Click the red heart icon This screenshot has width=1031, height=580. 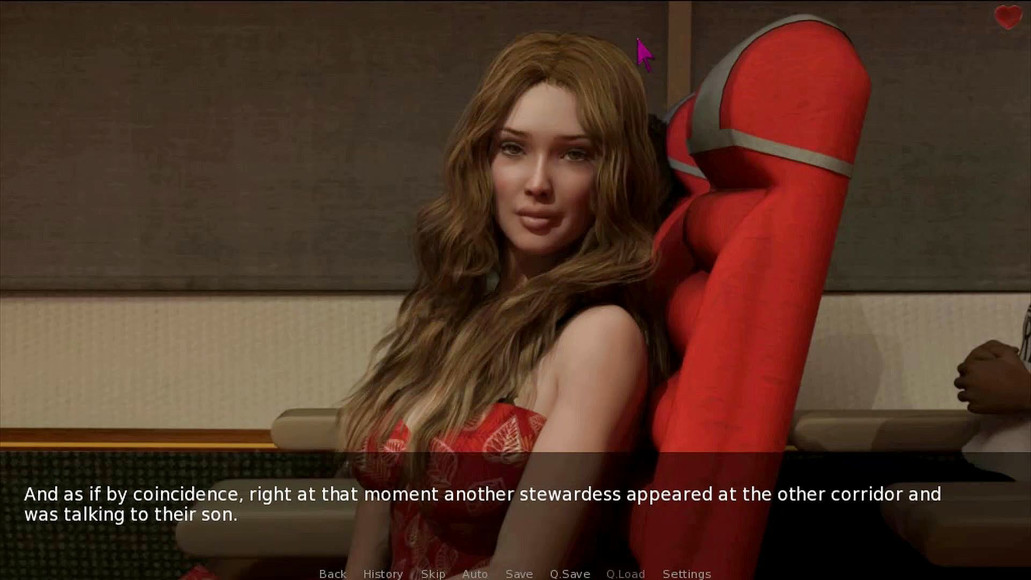point(1008,17)
